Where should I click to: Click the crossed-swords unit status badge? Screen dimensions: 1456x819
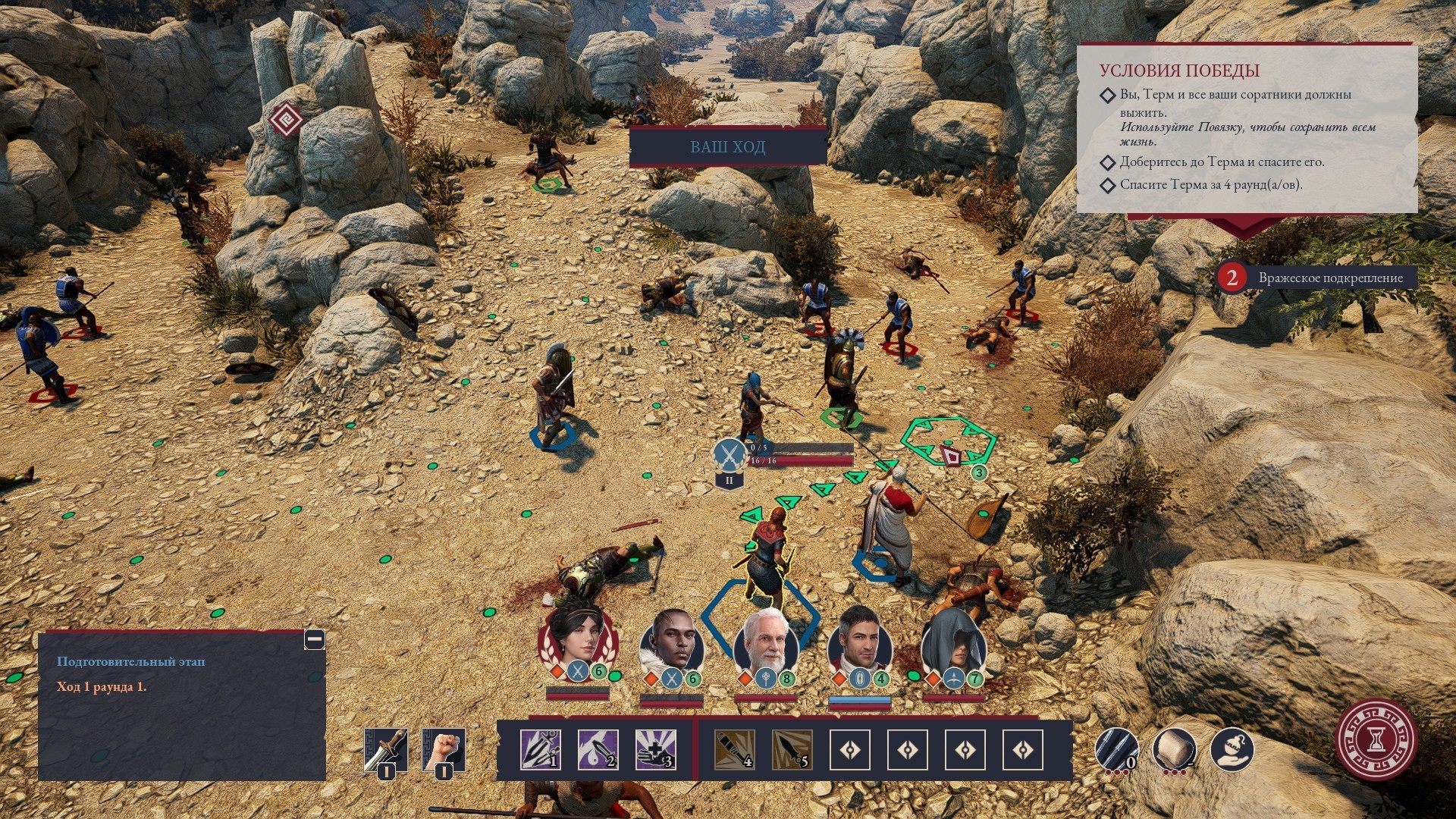click(x=730, y=455)
